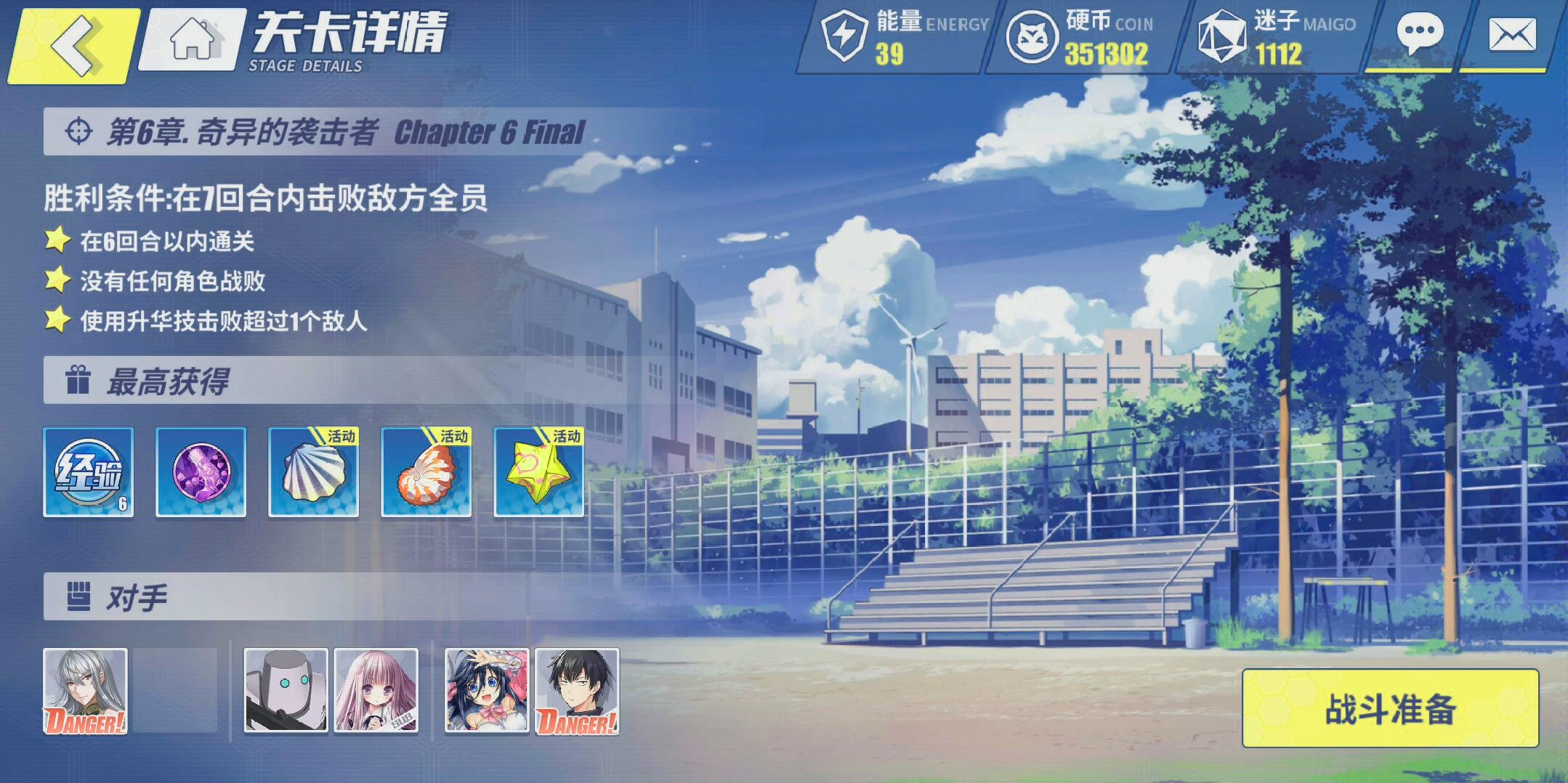
Task: Inspect the 经验 experience reward icon
Action: [x=89, y=472]
